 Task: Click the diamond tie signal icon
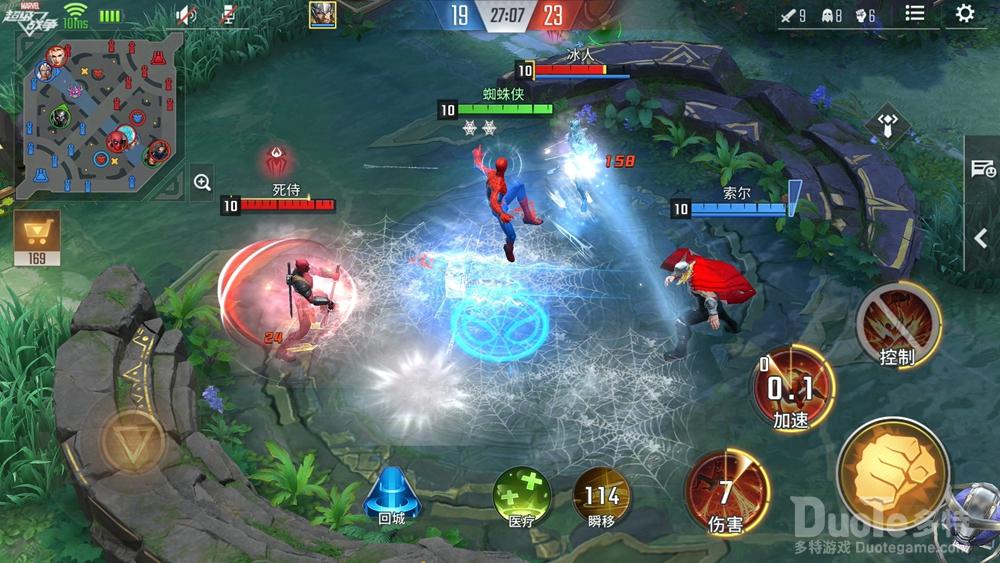888,127
